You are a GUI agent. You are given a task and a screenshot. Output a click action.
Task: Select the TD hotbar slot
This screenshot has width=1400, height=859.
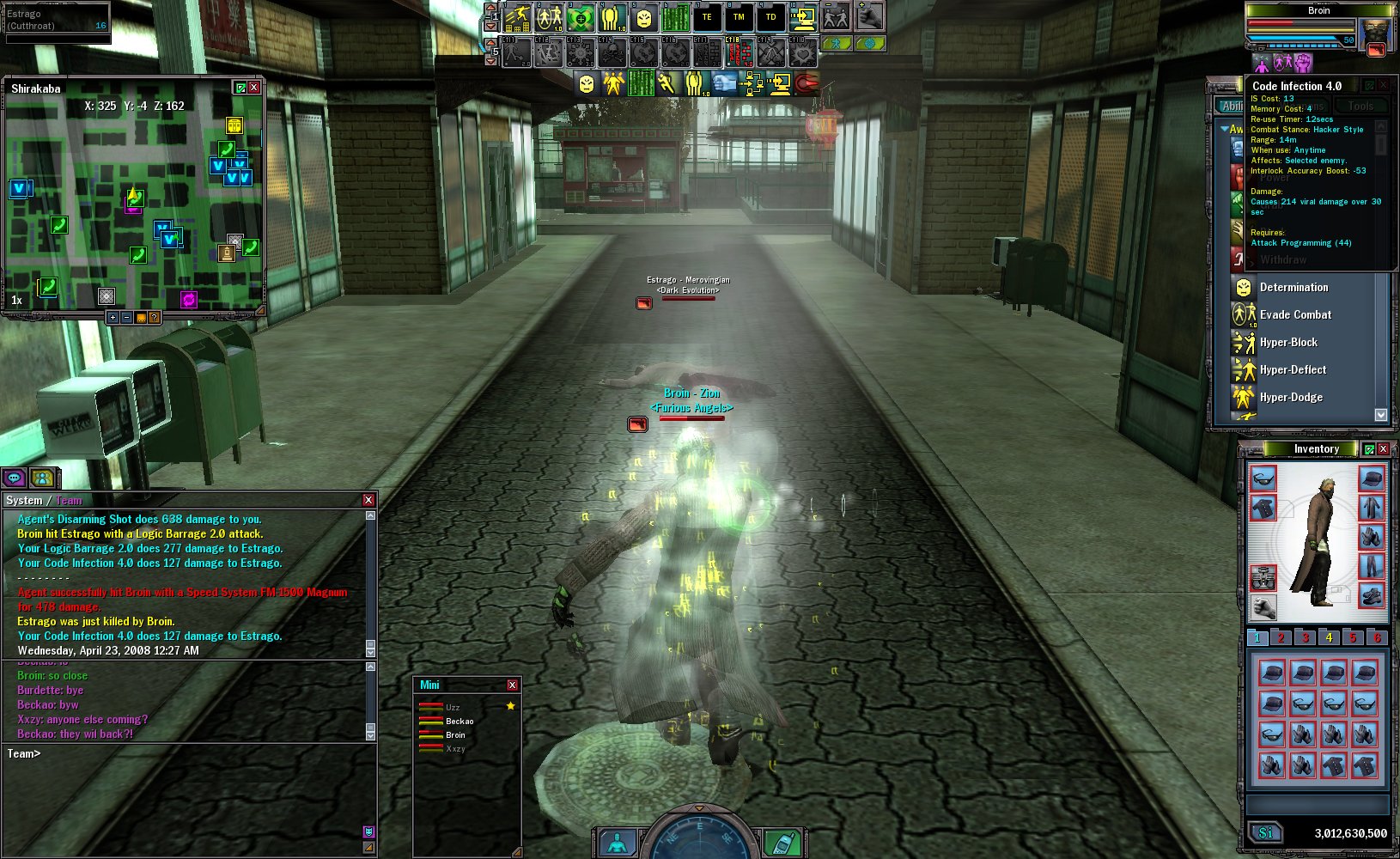[x=770, y=17]
